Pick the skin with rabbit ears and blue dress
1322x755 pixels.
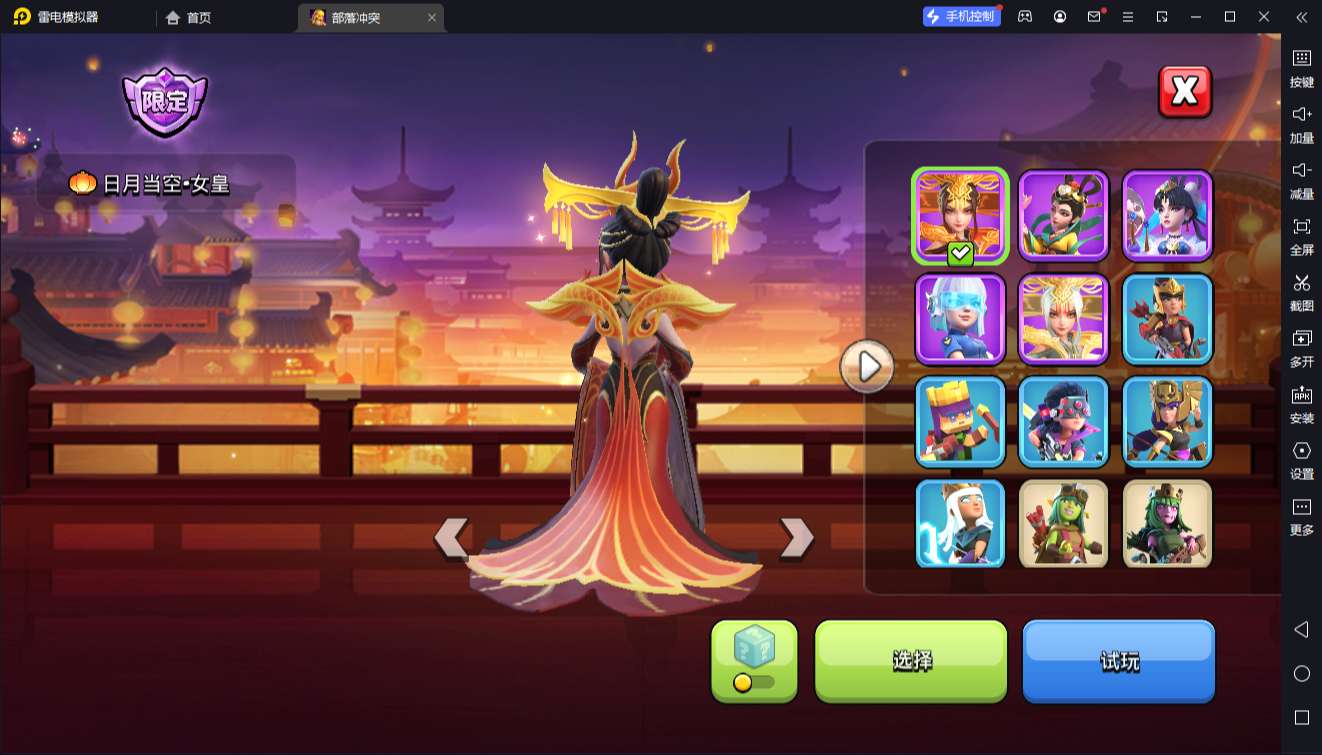[x=1167, y=216]
